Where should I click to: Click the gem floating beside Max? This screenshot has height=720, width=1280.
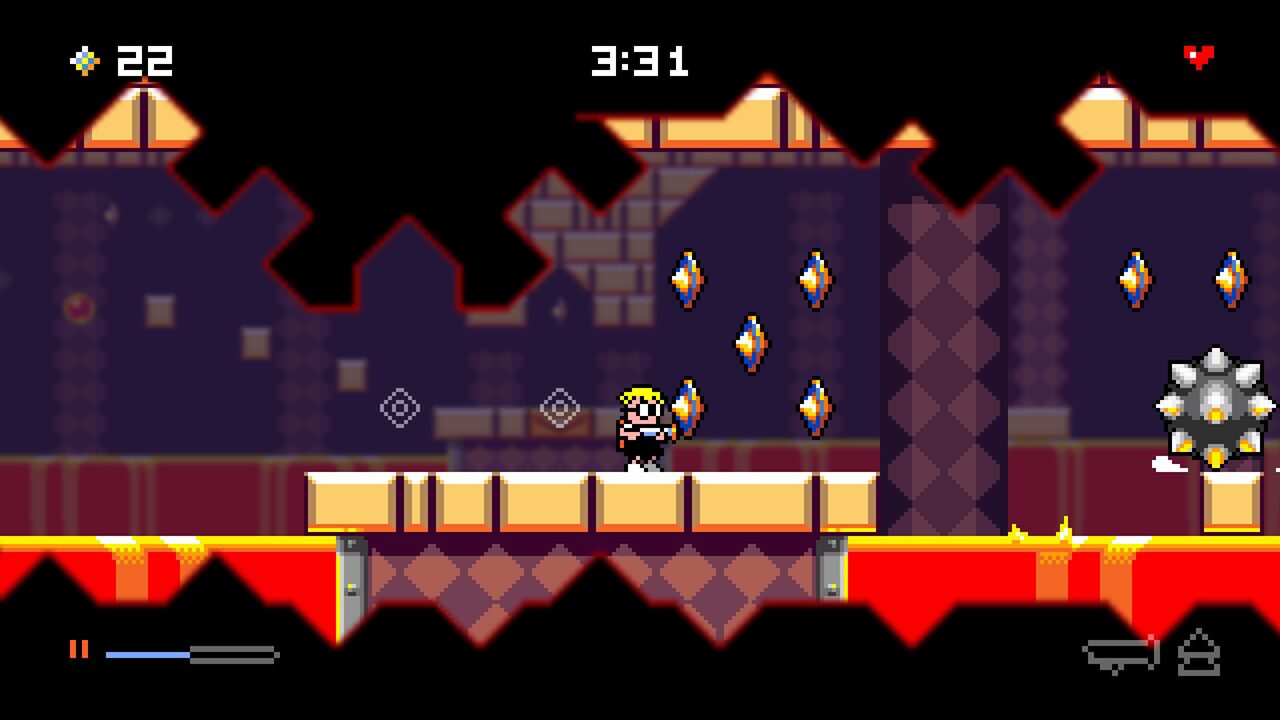click(x=688, y=404)
